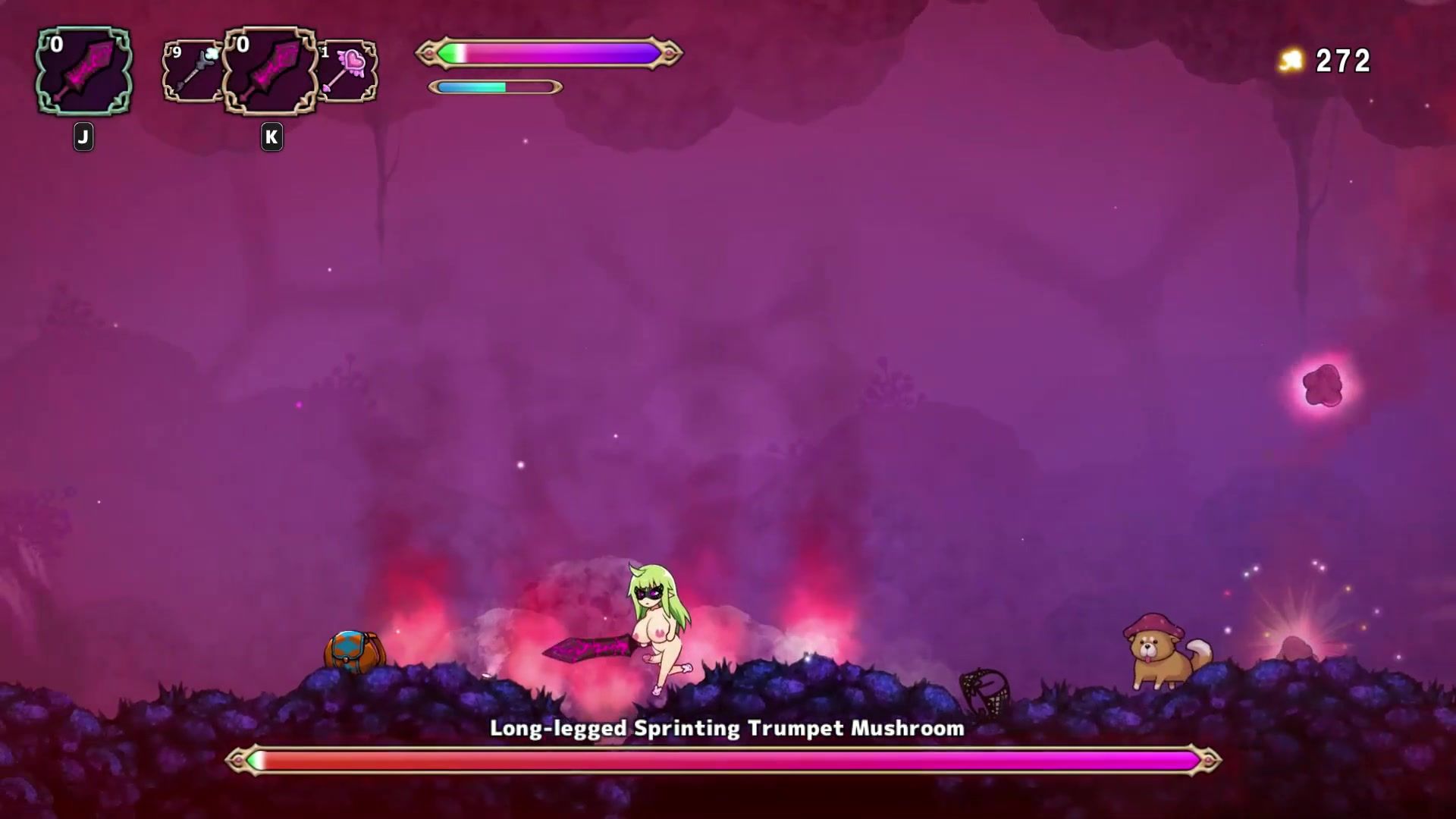
Task: Select the sword slot above the J label
Action: (x=83, y=72)
